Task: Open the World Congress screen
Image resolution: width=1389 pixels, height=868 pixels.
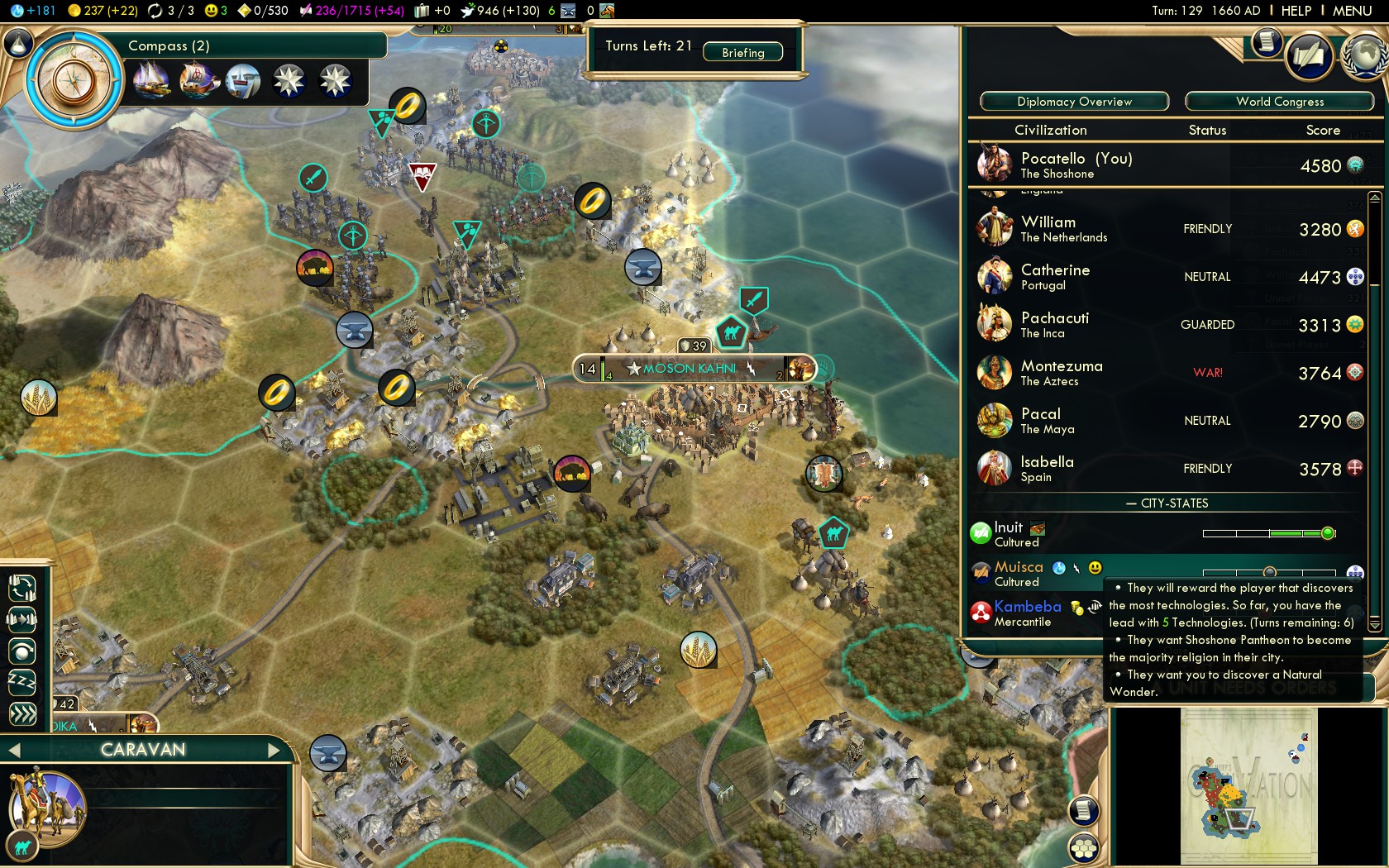Action: coord(1279,102)
